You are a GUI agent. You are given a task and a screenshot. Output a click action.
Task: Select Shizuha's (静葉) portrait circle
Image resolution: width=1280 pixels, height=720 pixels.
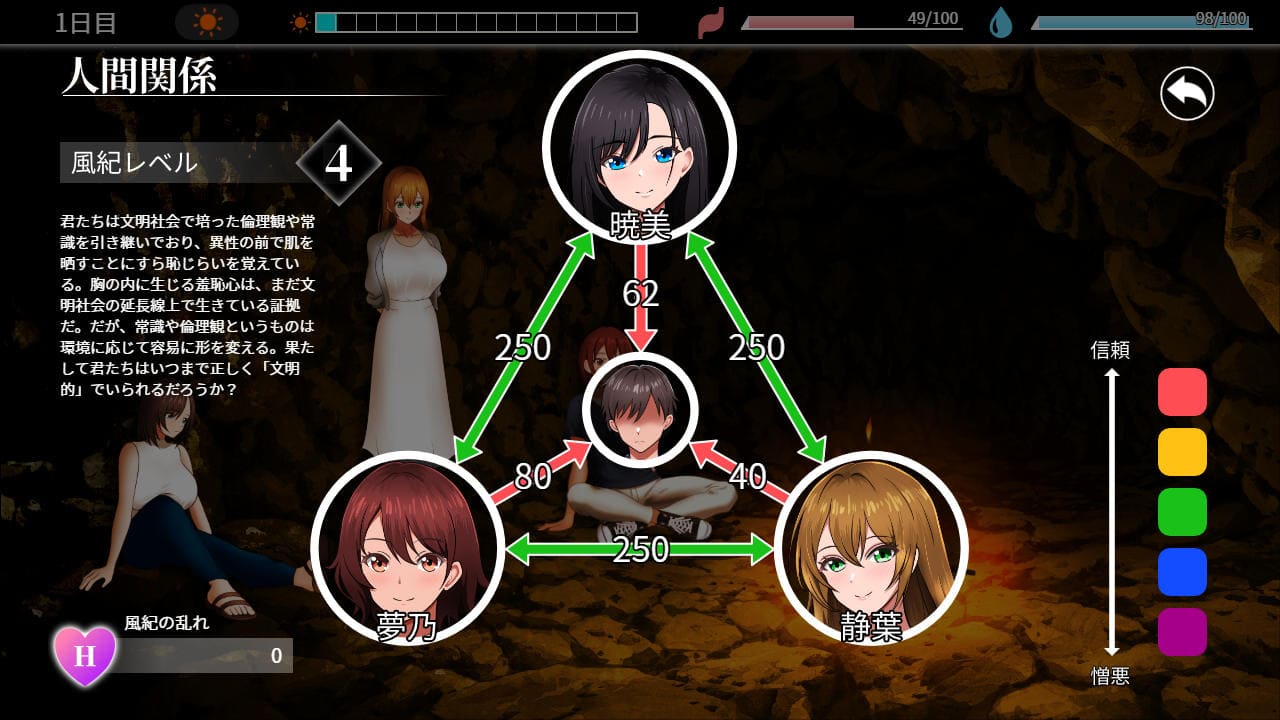pos(870,547)
